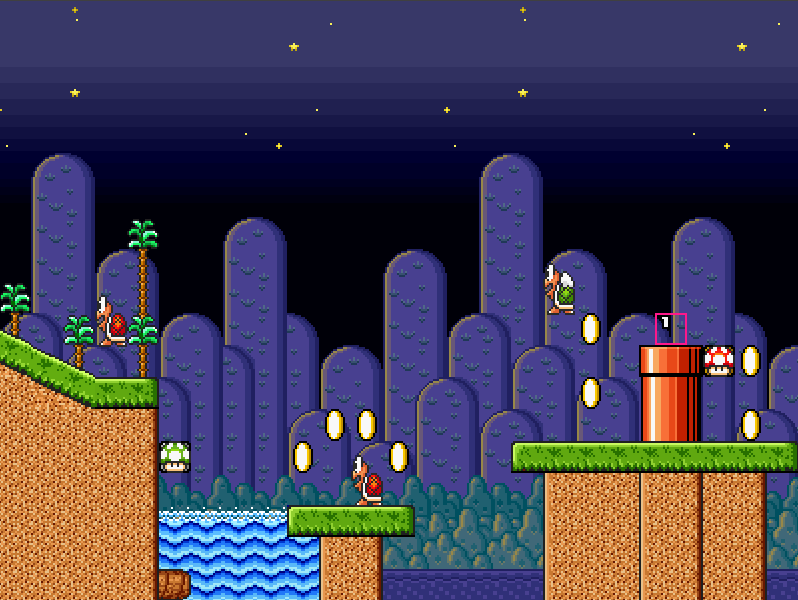Select the pink warp marker numbered 1
This screenshot has width=798, height=600.
click(x=670, y=328)
